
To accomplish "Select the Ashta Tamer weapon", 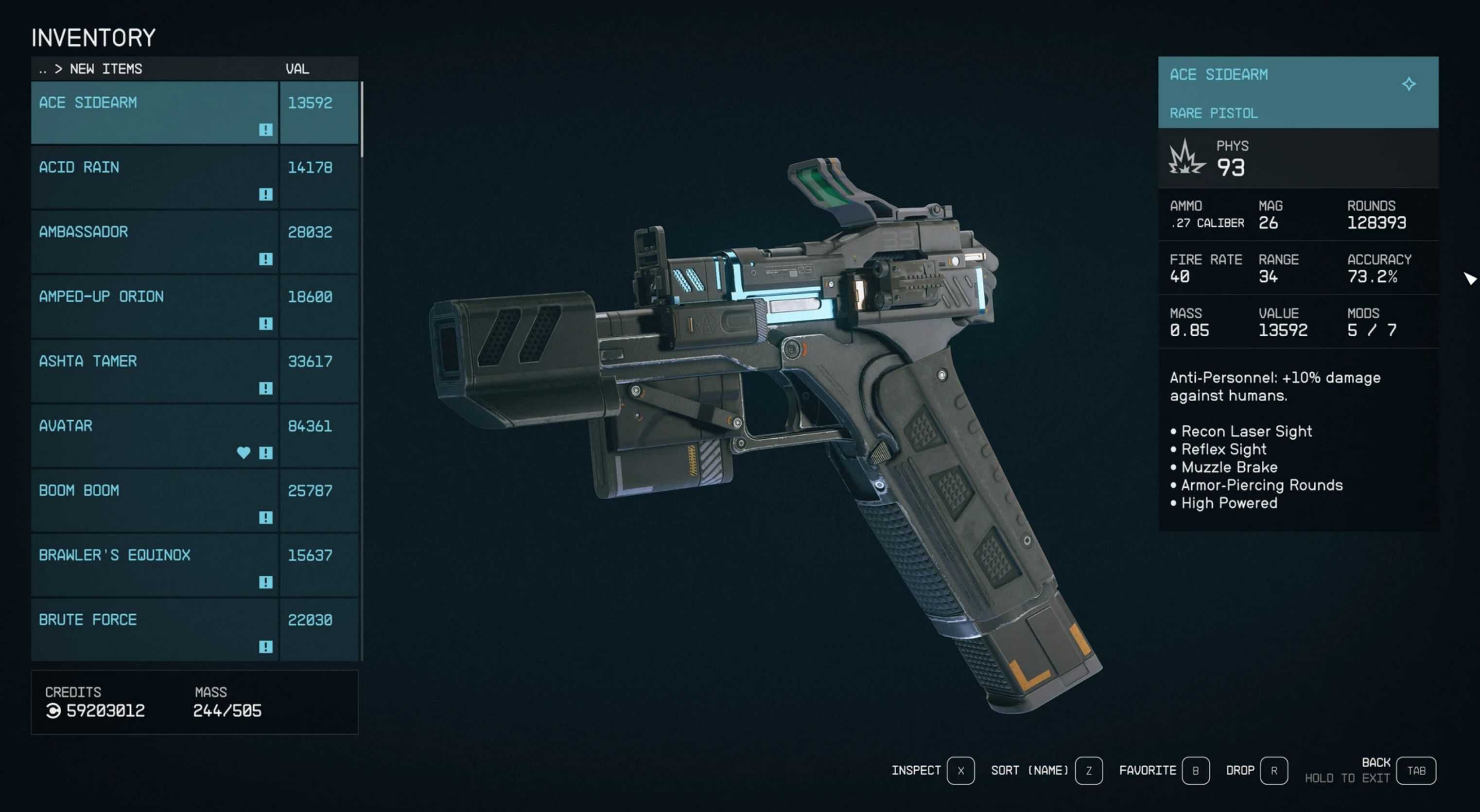I will coord(154,371).
